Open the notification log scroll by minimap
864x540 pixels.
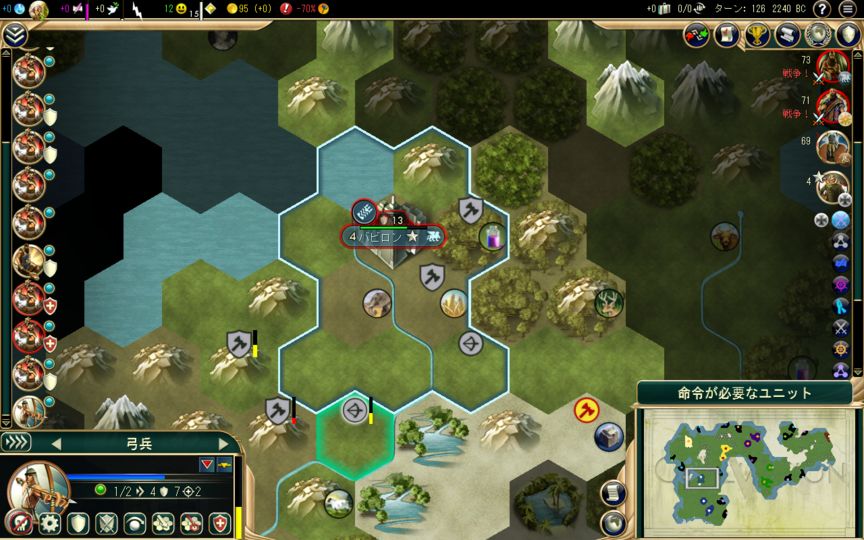[614, 492]
